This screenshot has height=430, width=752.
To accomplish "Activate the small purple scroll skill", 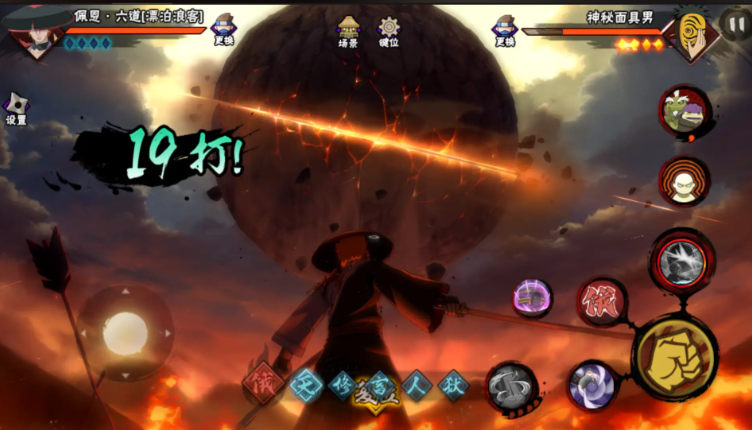I will (x=533, y=297).
